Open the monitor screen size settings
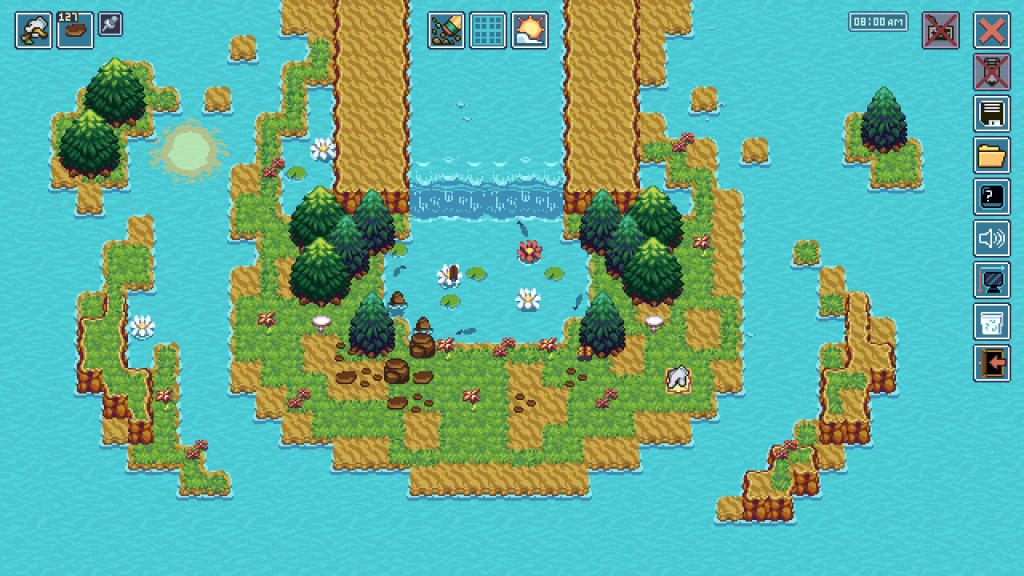Image resolution: width=1024 pixels, height=576 pixels. pos(992,280)
